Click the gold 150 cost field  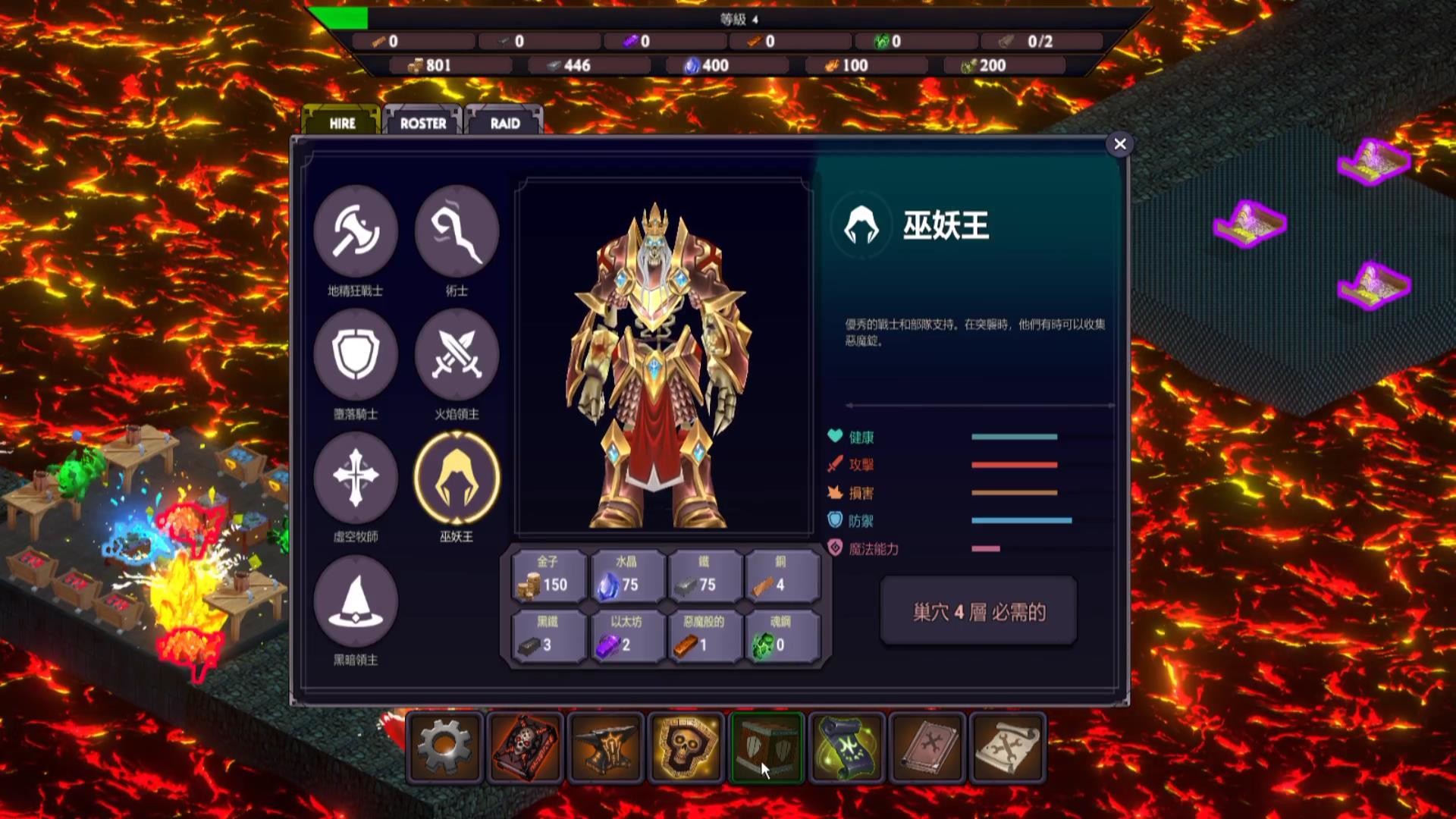(548, 578)
